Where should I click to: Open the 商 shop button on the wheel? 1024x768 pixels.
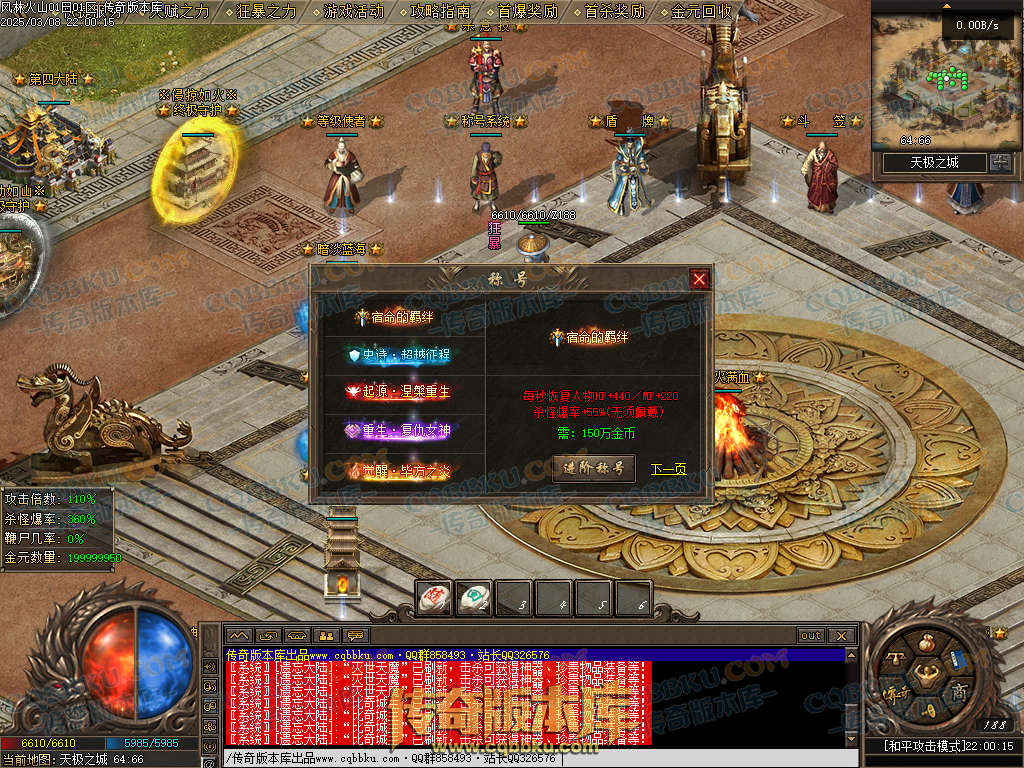pyautogui.click(x=959, y=691)
